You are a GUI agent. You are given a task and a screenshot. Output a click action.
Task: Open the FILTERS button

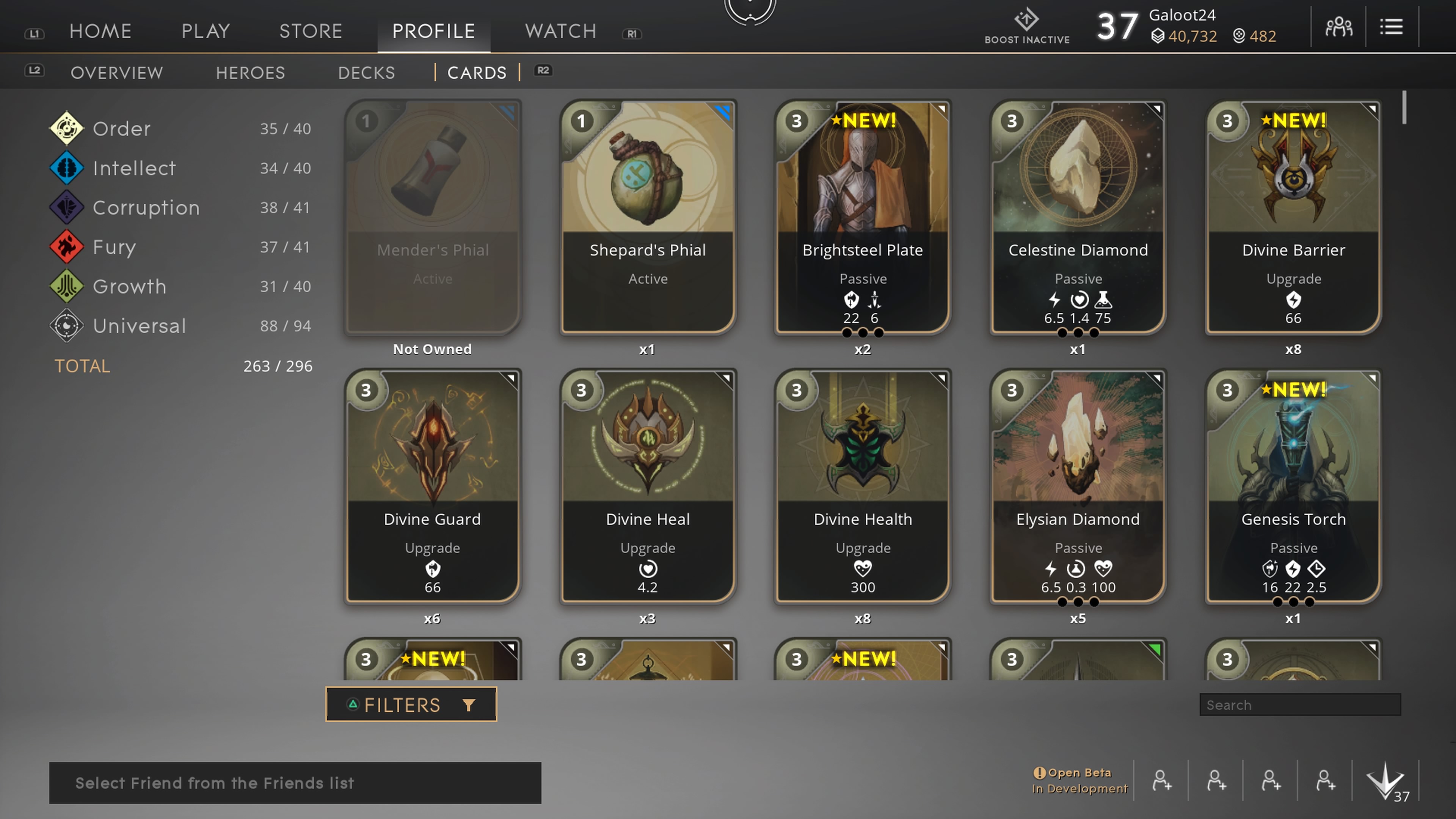[411, 704]
